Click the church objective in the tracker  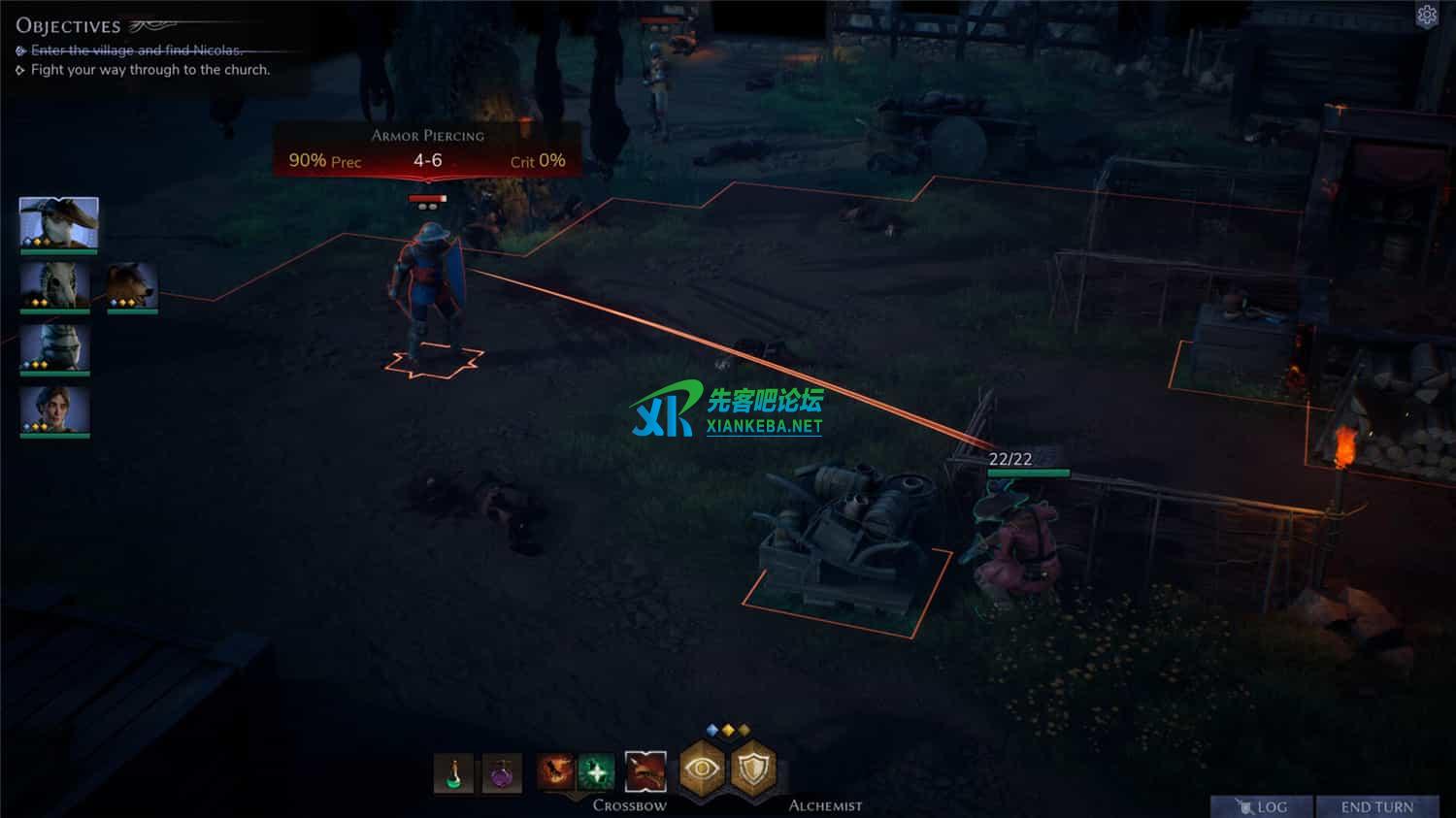[x=149, y=70]
